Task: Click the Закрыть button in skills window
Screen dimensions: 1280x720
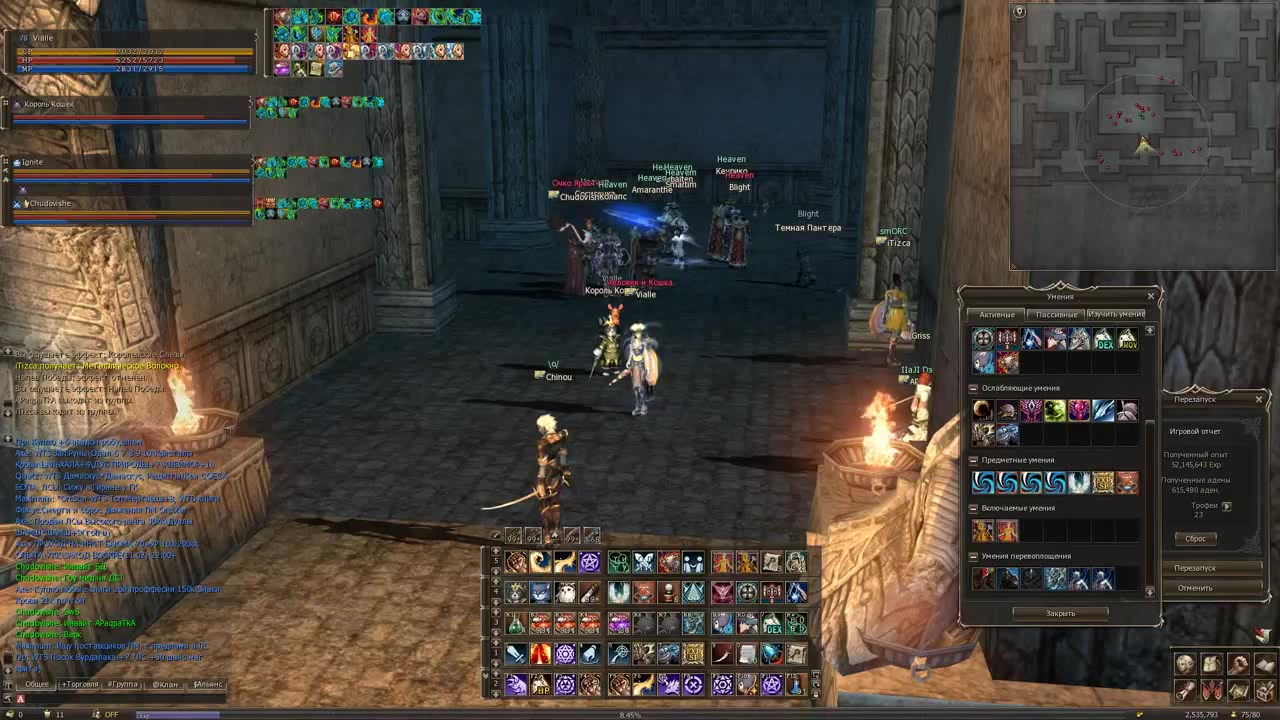Action: point(1060,613)
